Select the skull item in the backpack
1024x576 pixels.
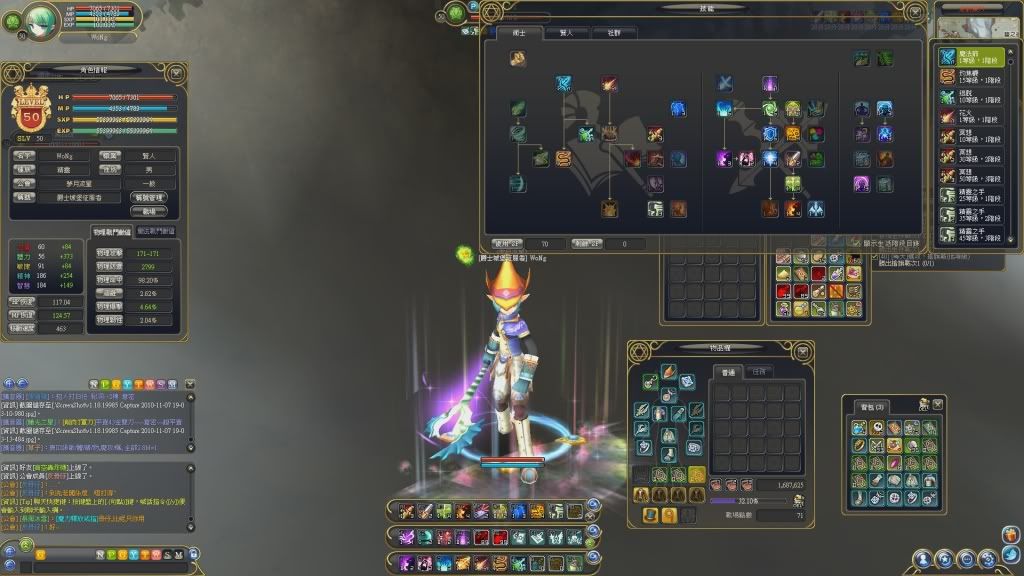tap(876, 427)
